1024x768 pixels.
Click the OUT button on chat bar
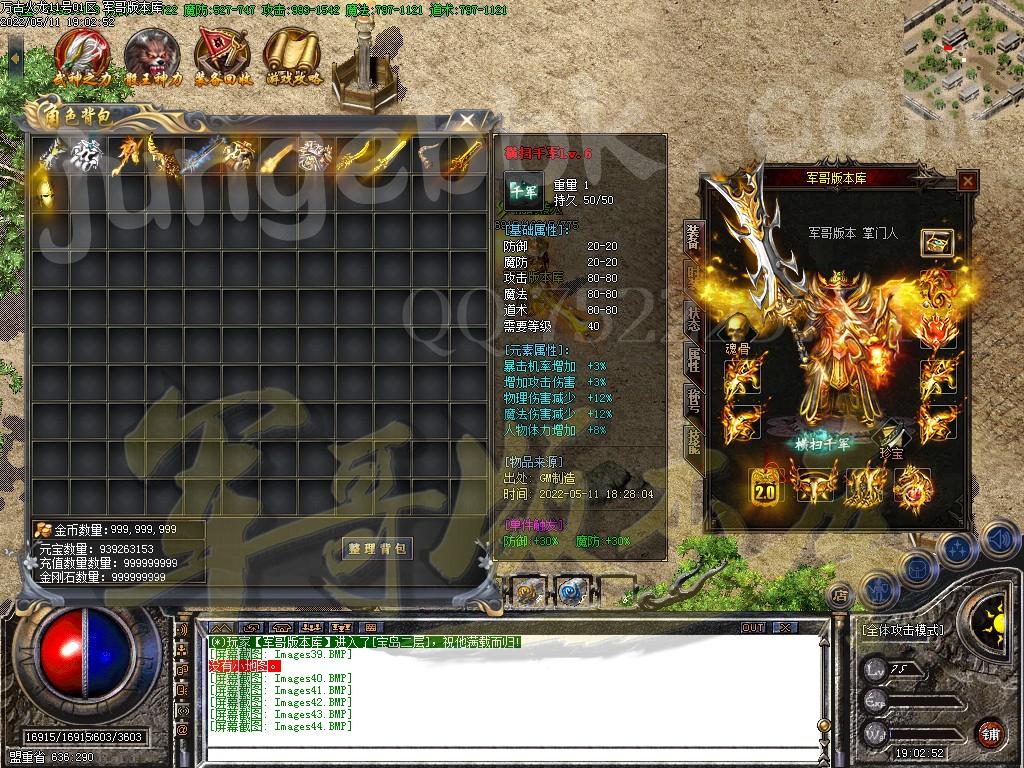[x=752, y=628]
